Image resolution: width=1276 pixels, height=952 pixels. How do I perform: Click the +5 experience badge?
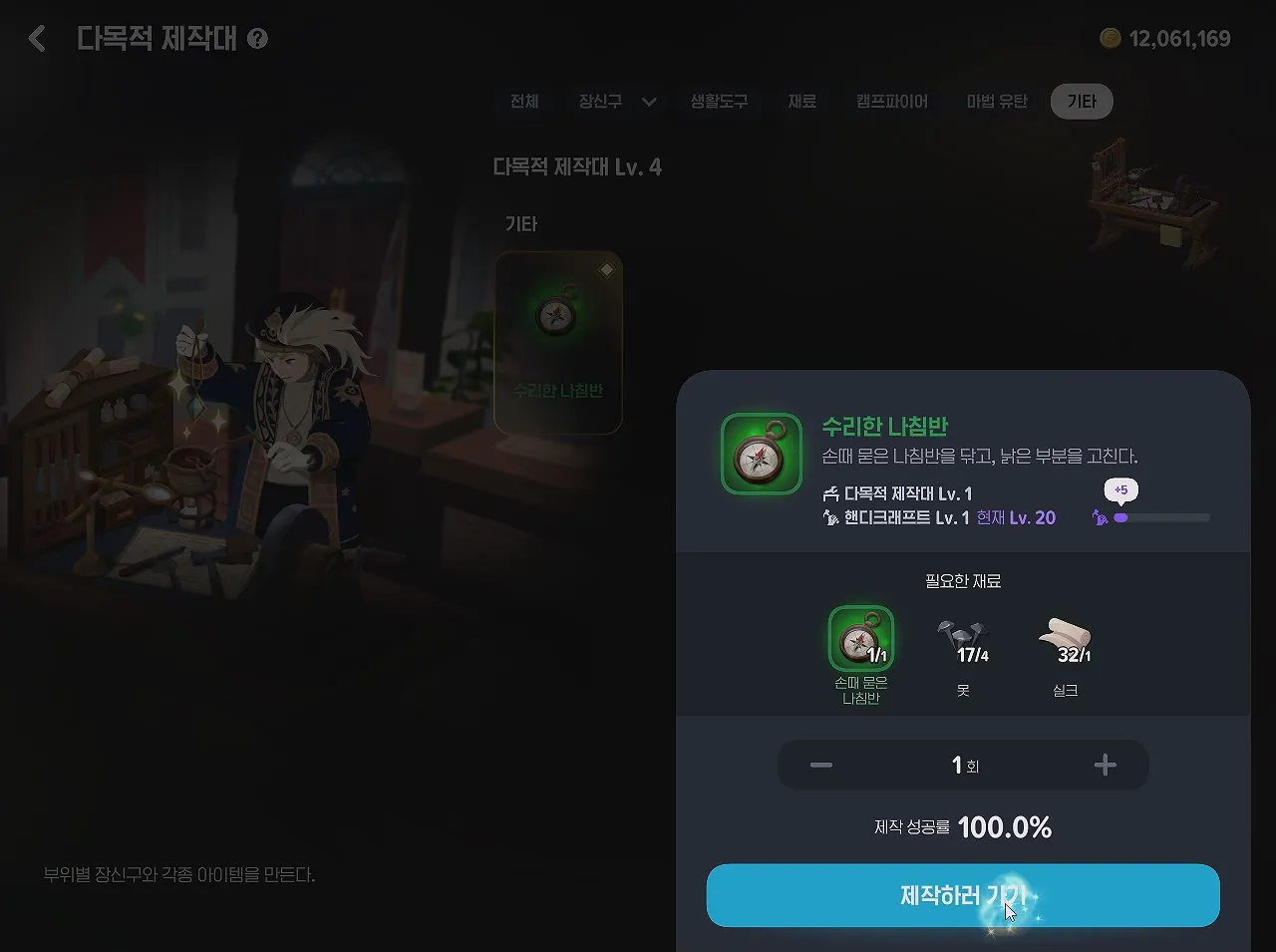1120,489
